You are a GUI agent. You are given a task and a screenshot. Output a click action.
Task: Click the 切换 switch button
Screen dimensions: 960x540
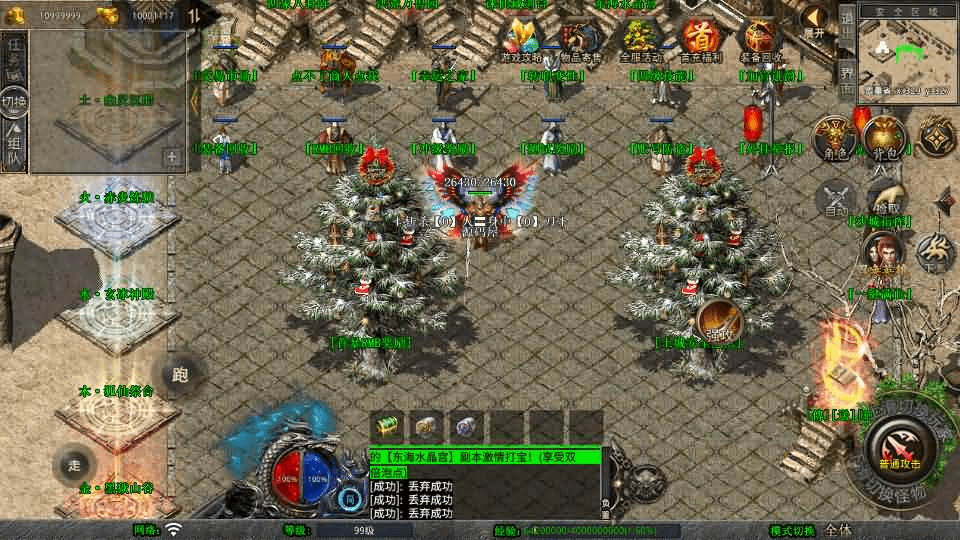[14, 101]
